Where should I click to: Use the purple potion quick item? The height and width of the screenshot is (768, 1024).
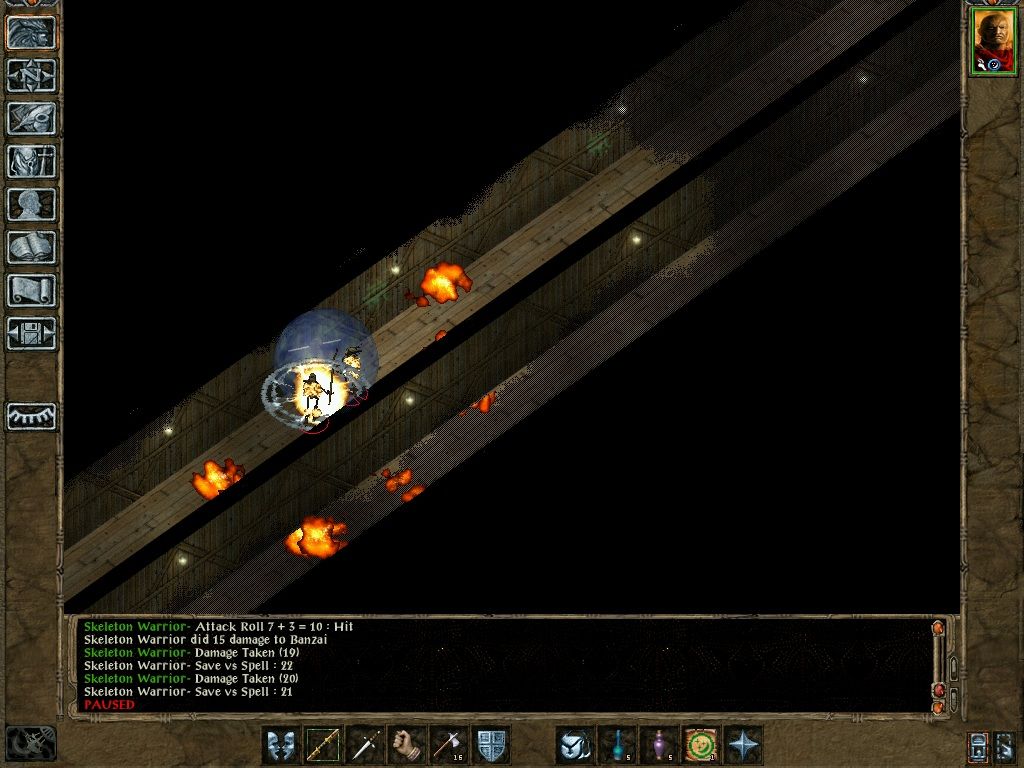[659, 745]
